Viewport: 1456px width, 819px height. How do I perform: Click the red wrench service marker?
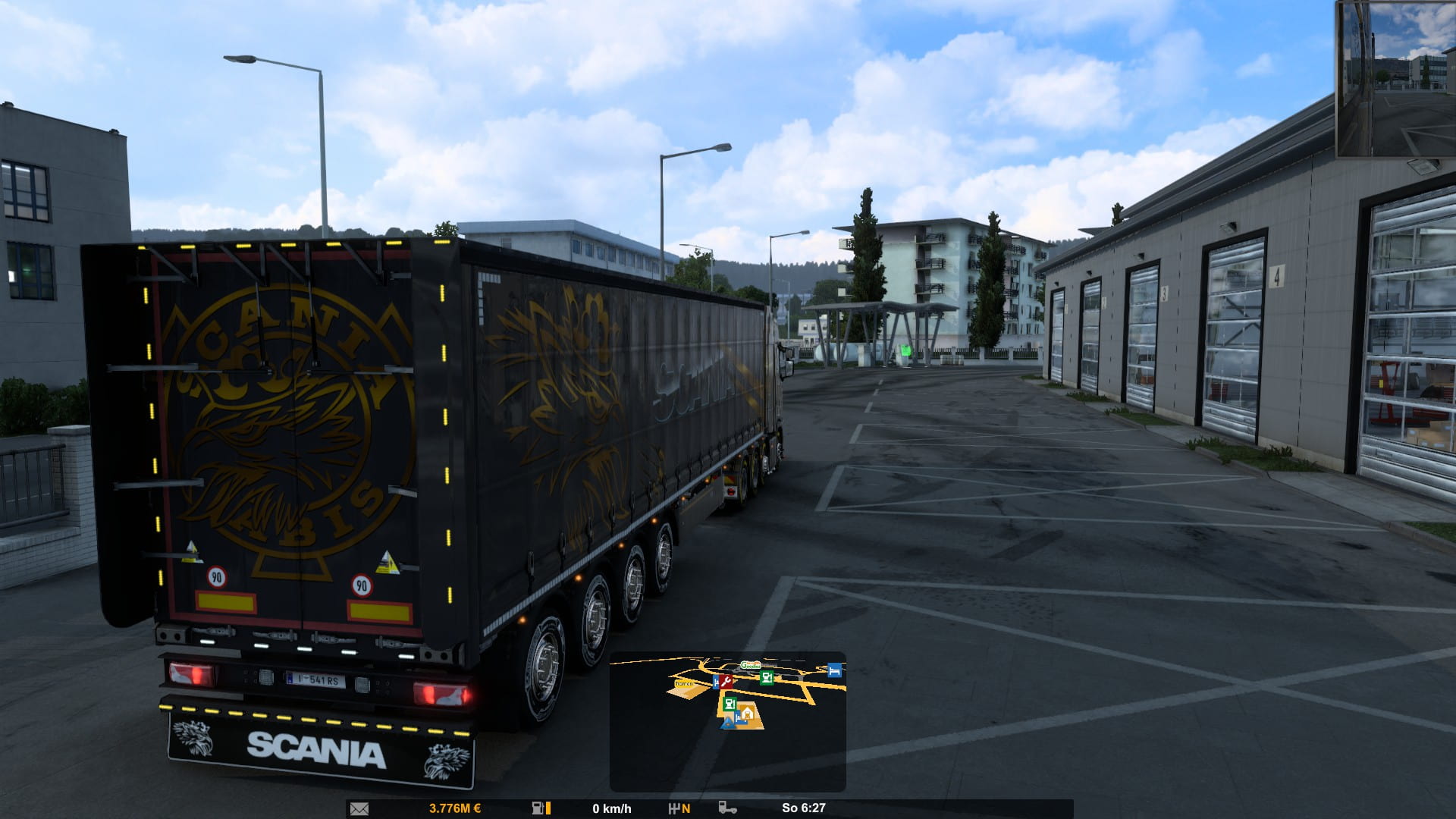click(x=726, y=682)
